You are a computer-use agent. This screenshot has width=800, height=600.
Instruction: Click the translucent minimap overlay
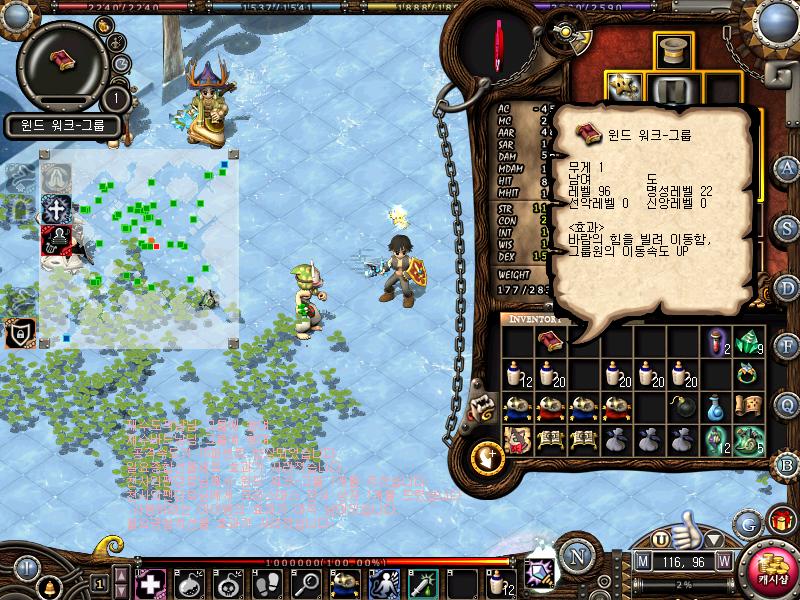pos(139,250)
